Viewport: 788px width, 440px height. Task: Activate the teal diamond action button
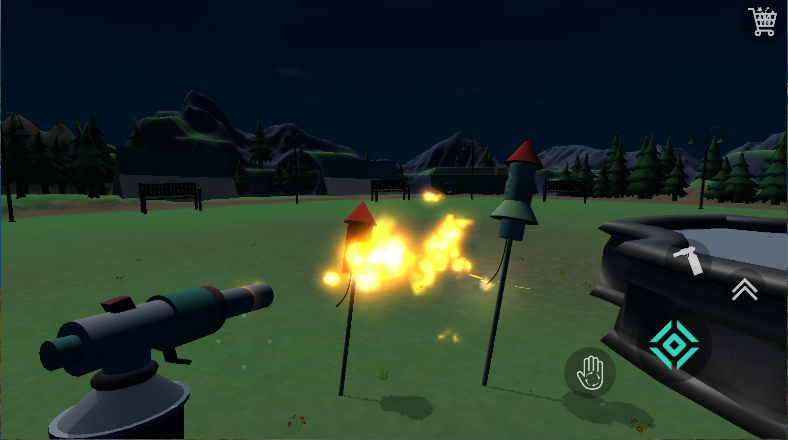[673, 346]
